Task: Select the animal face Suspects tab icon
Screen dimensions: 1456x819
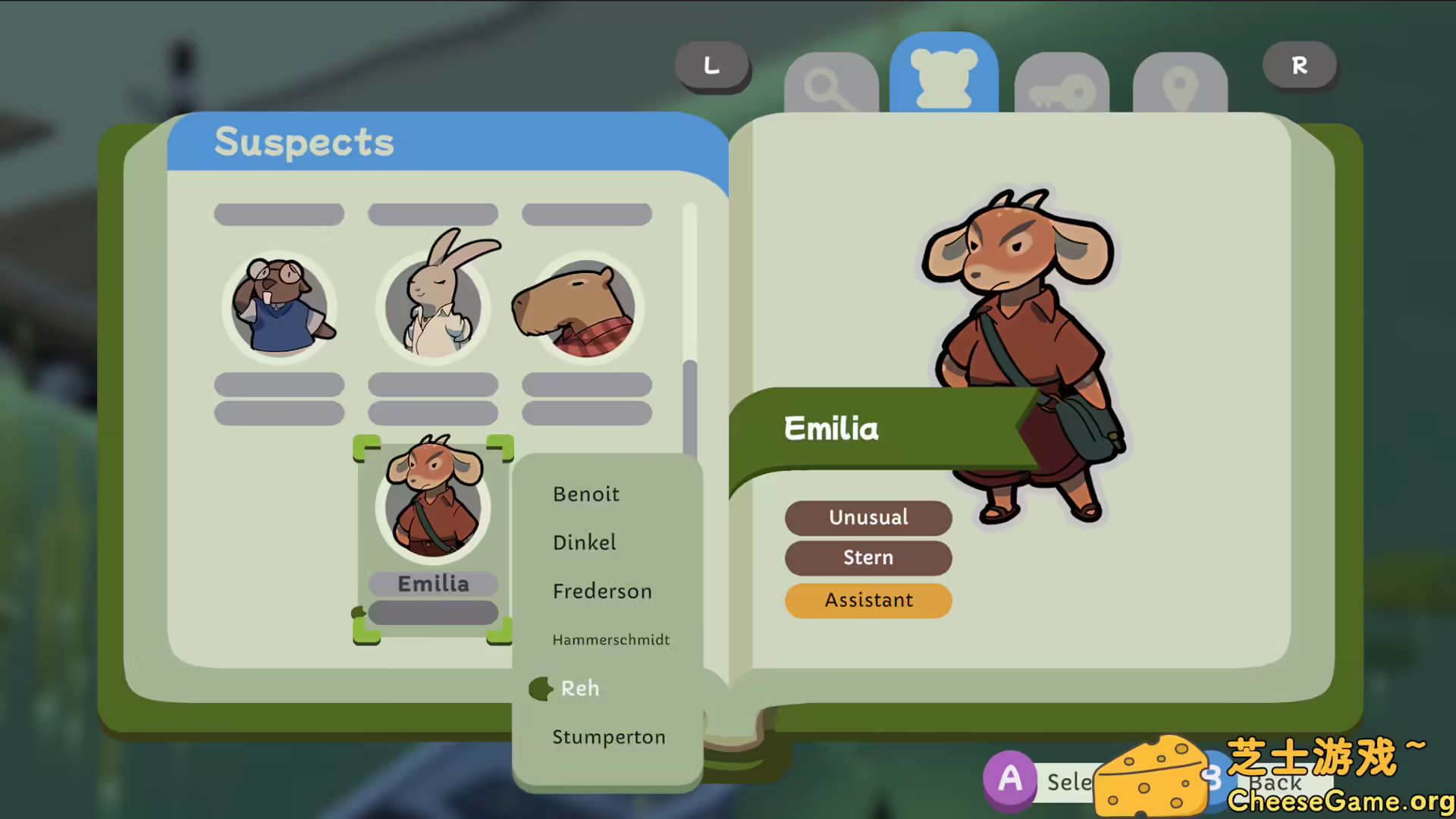Action: (943, 76)
